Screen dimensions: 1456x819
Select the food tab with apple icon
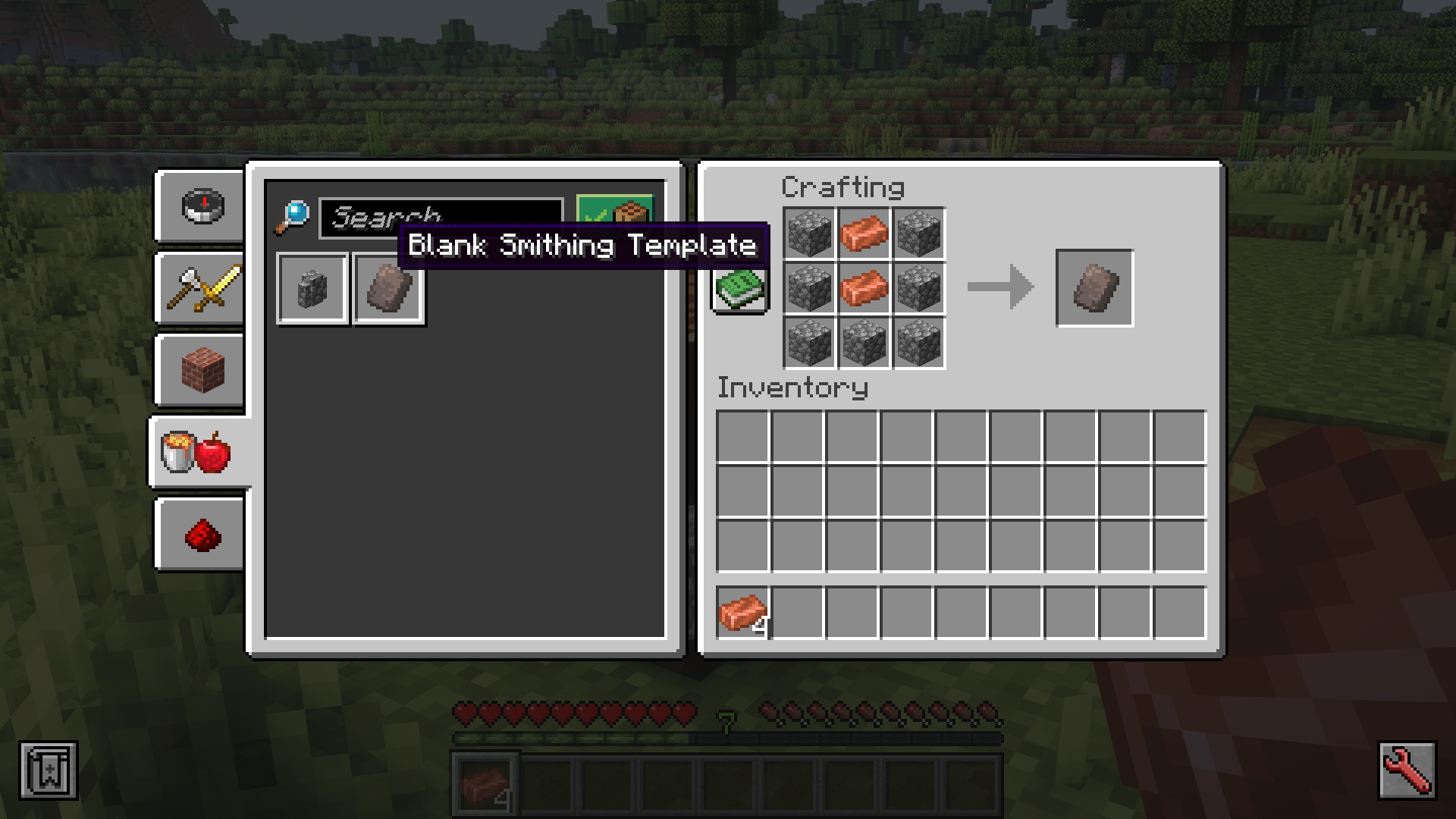pos(199,452)
